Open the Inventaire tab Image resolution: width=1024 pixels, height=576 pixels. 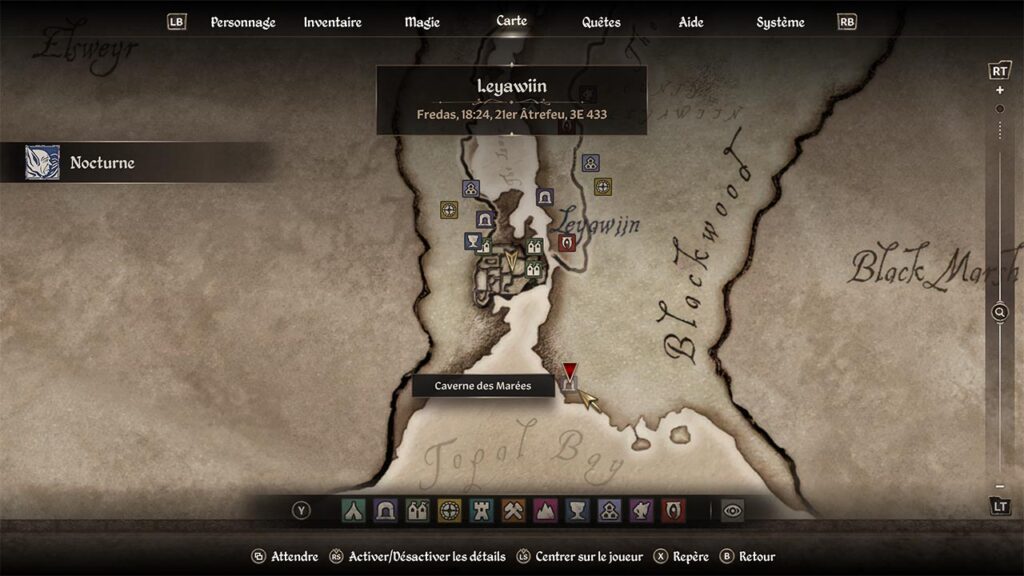tap(332, 22)
